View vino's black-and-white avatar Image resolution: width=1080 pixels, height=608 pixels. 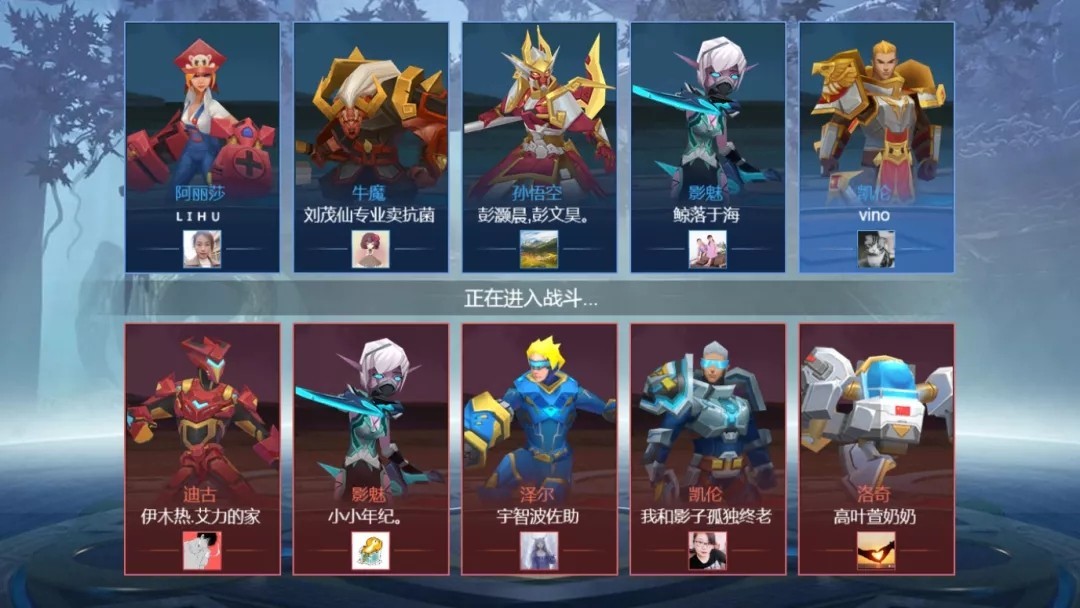(x=876, y=249)
